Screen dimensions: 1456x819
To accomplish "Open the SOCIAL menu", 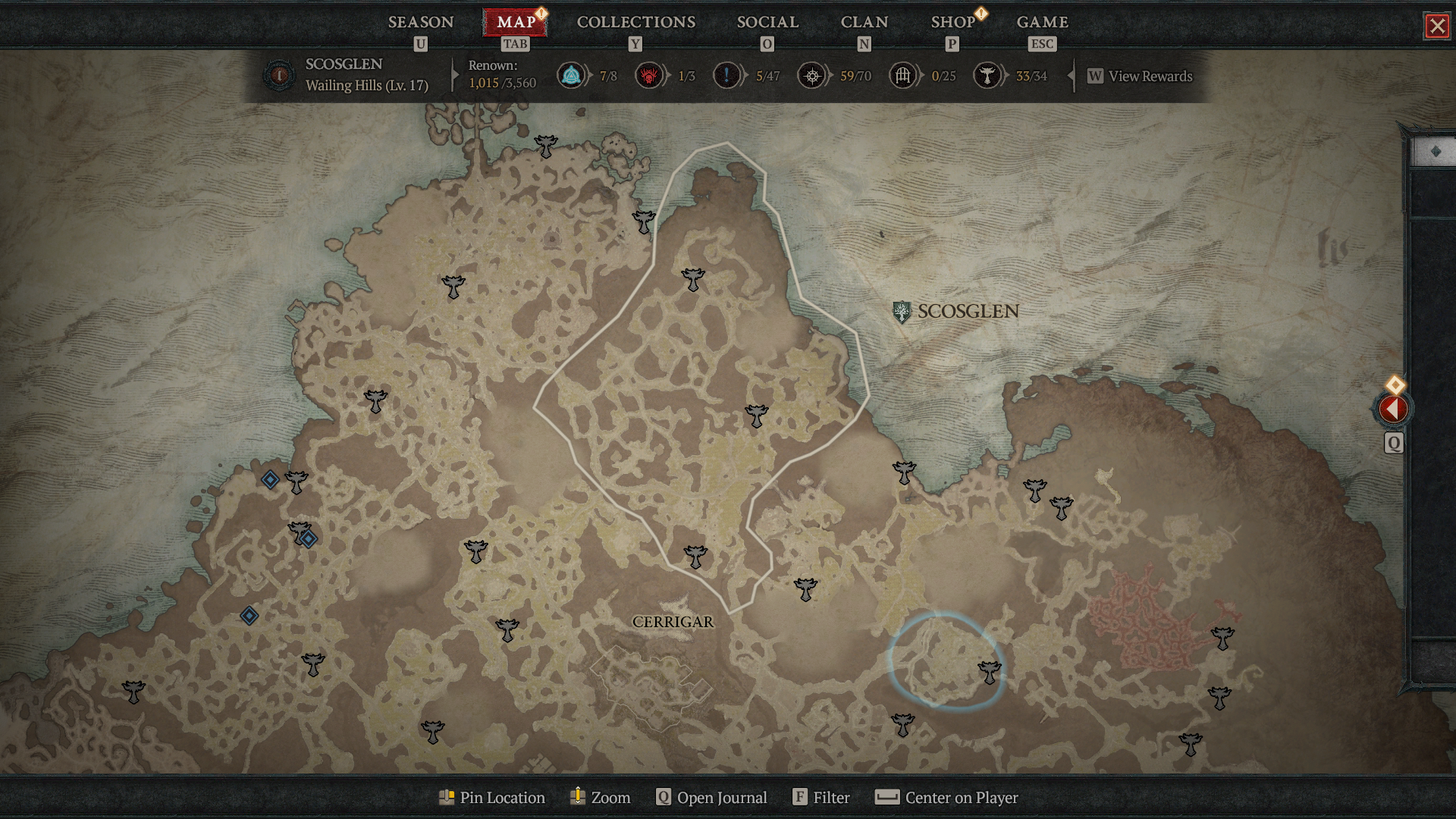I will click(767, 22).
